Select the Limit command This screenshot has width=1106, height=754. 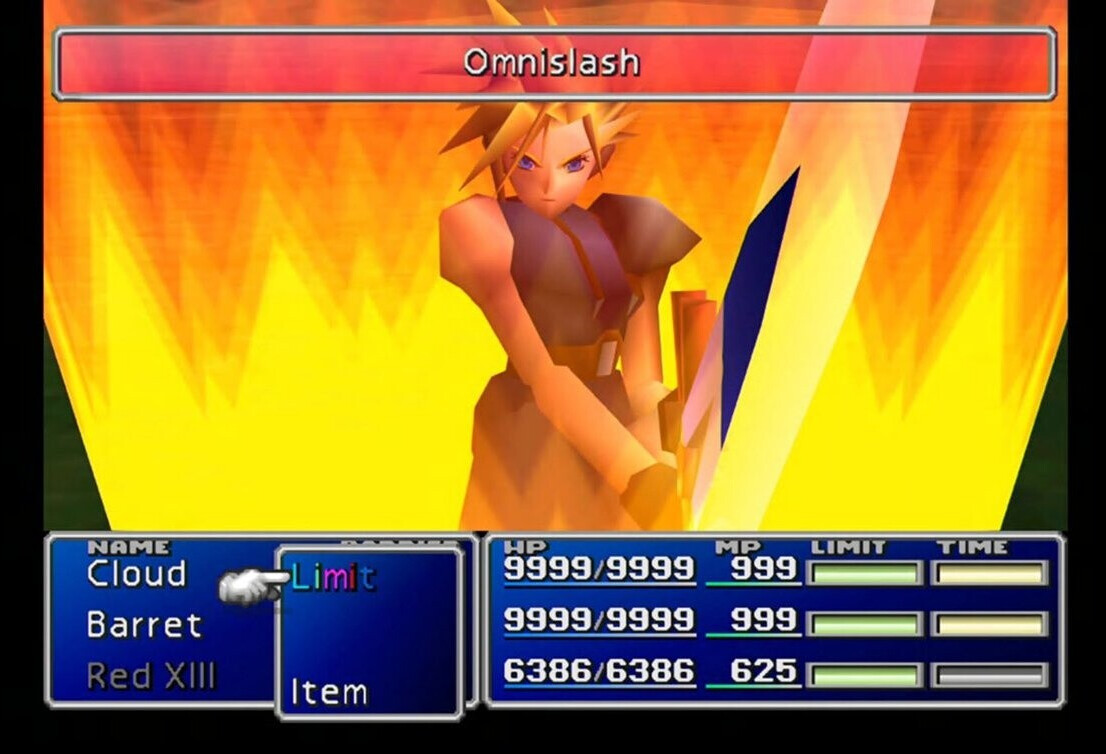coord(334,578)
